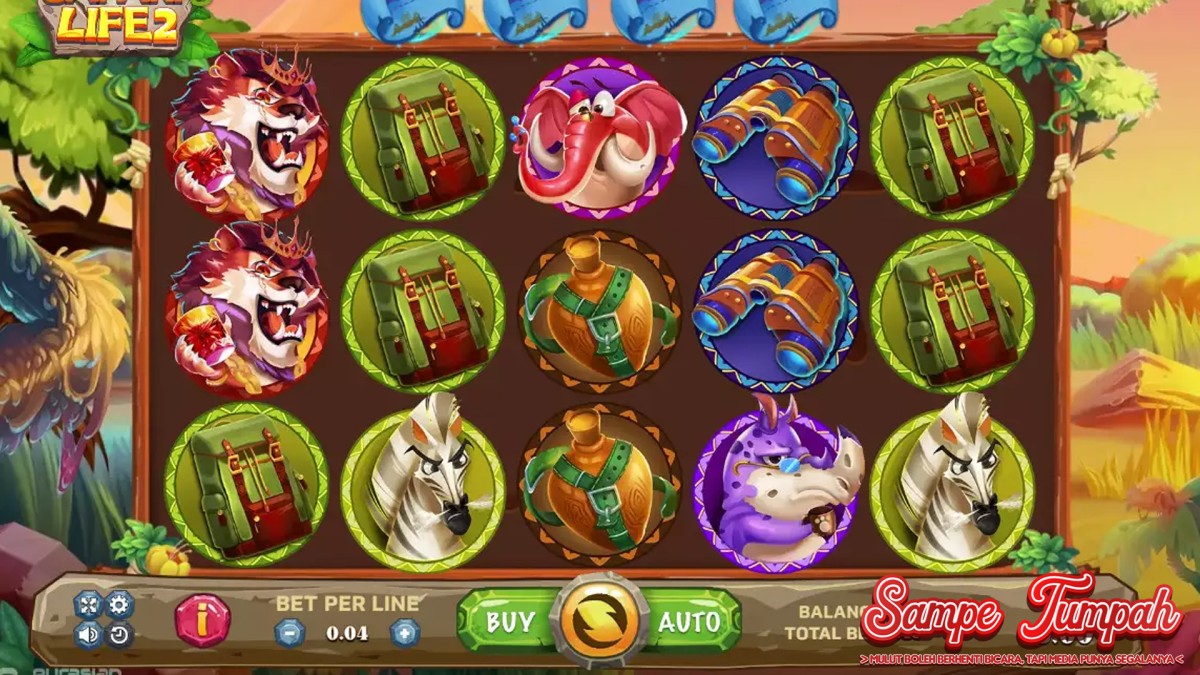
Task: Decrease the bet per line
Action: pyautogui.click(x=289, y=632)
